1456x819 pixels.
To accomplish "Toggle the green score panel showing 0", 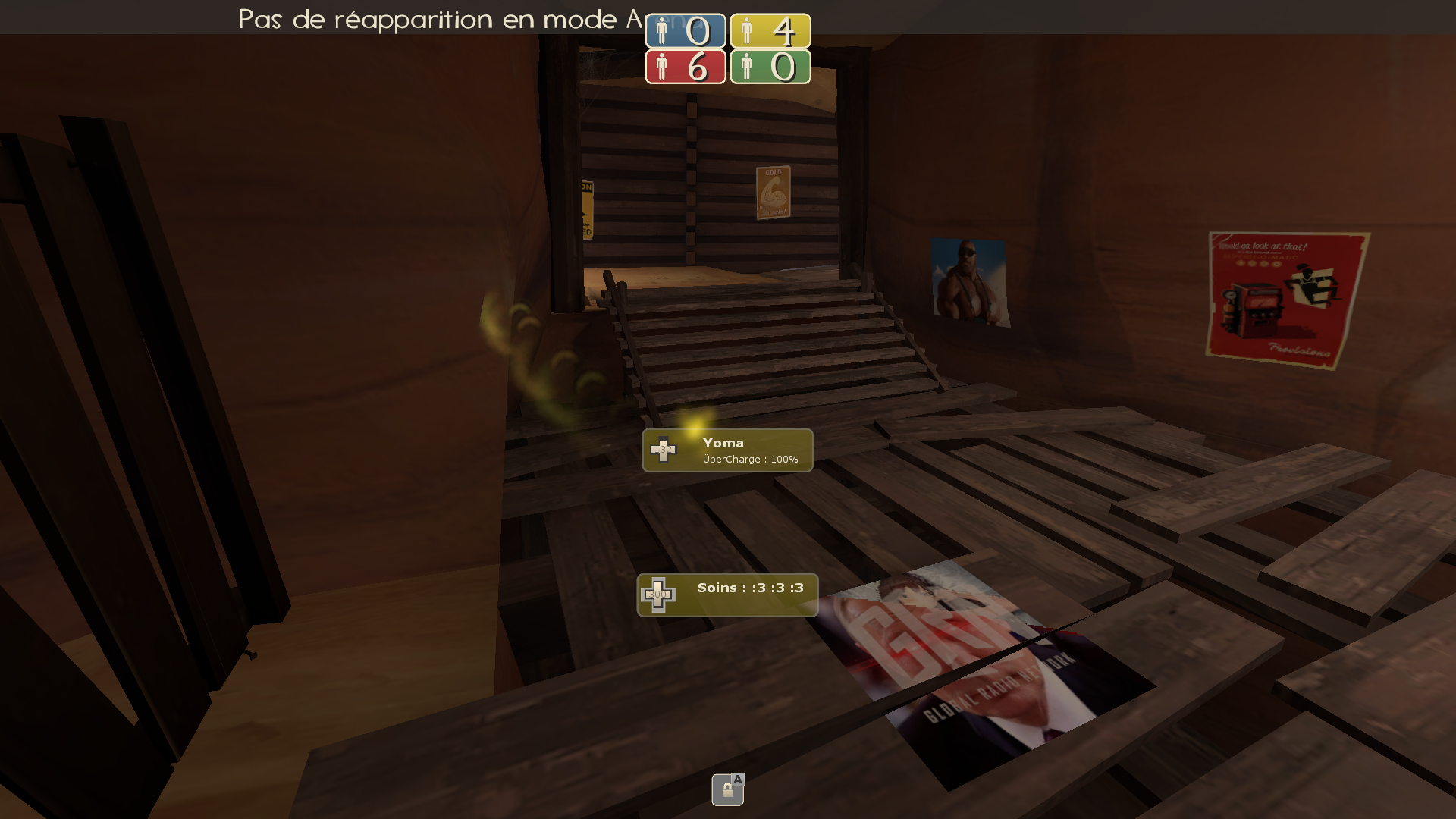I will tap(770, 68).
